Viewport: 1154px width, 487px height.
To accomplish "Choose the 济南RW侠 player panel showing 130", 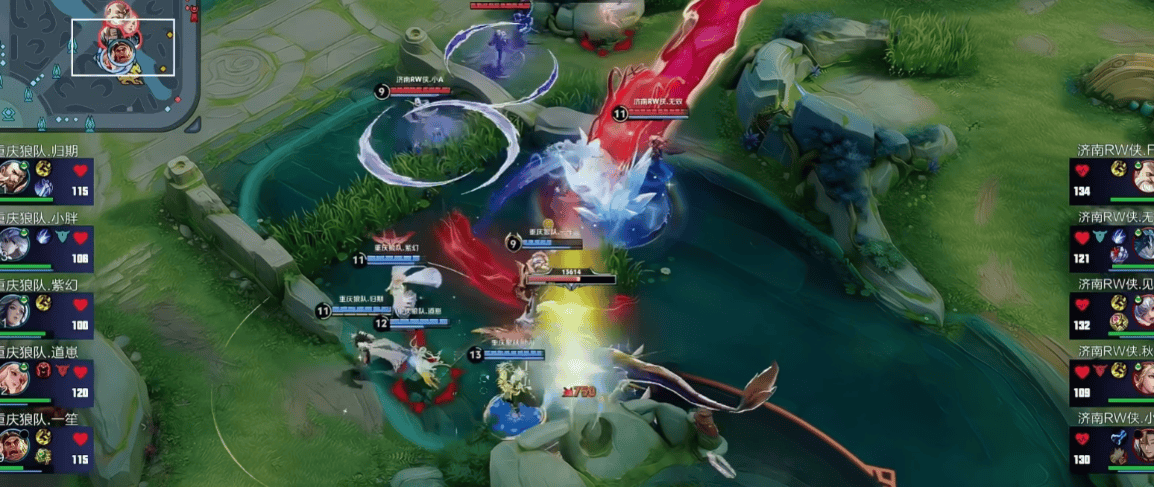I will tap(1112, 447).
